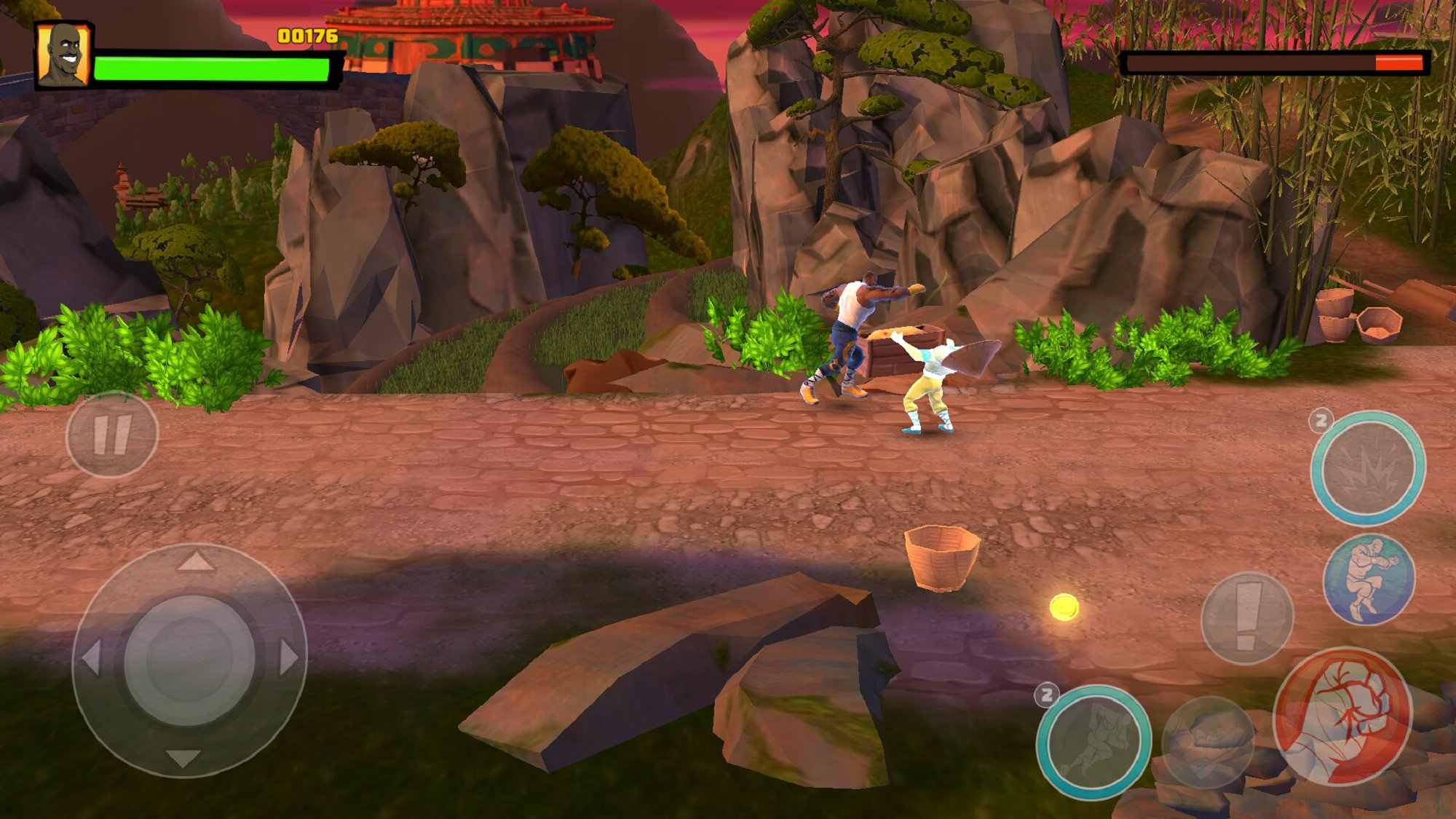Click the player character portrait

pos(64,55)
